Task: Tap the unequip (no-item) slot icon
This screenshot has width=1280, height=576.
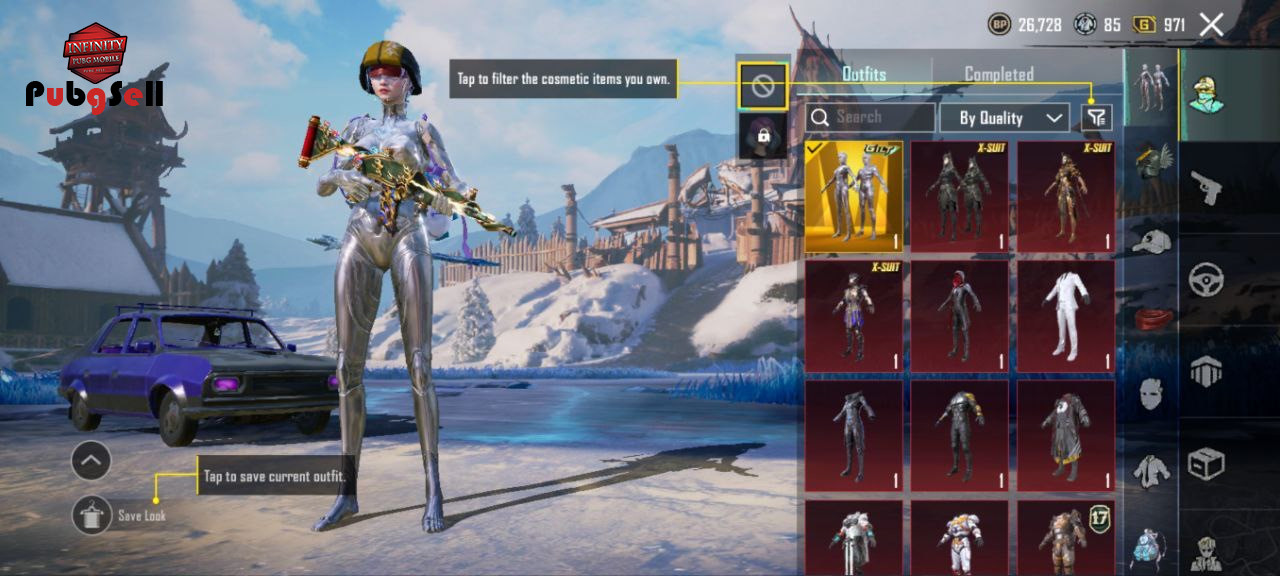Action: tap(763, 86)
